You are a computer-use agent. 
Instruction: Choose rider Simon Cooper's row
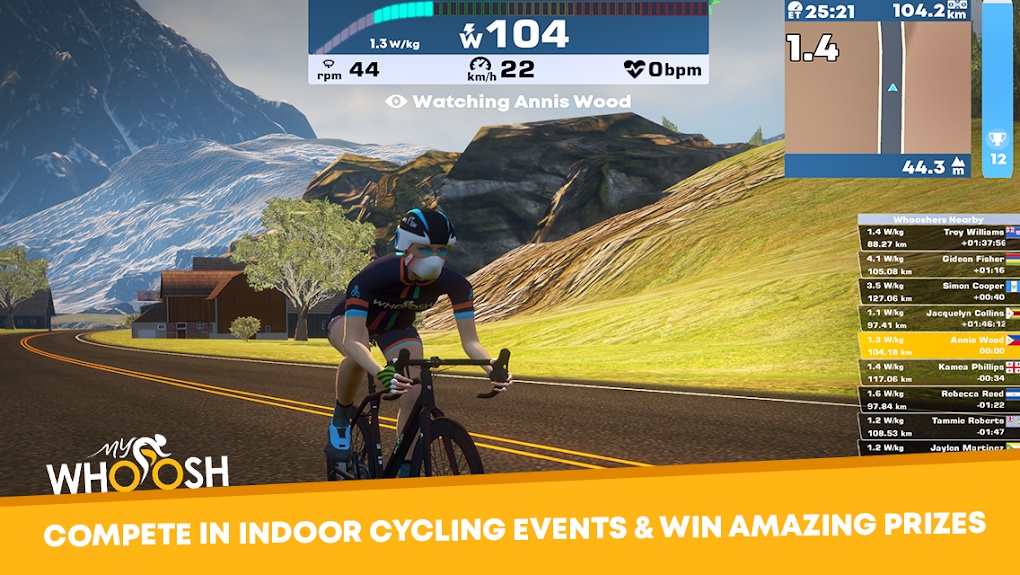point(938,291)
